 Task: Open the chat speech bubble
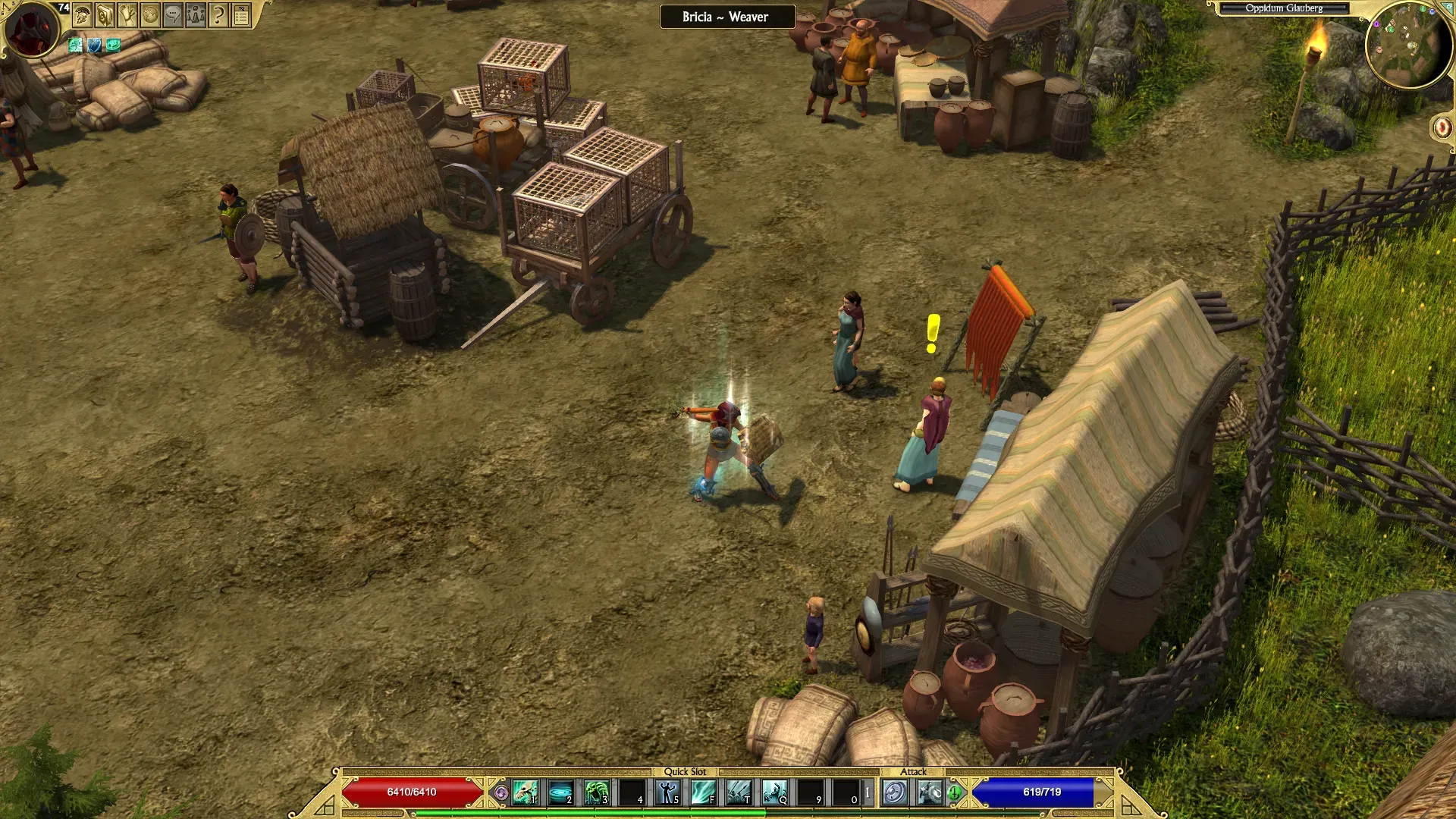tap(173, 14)
